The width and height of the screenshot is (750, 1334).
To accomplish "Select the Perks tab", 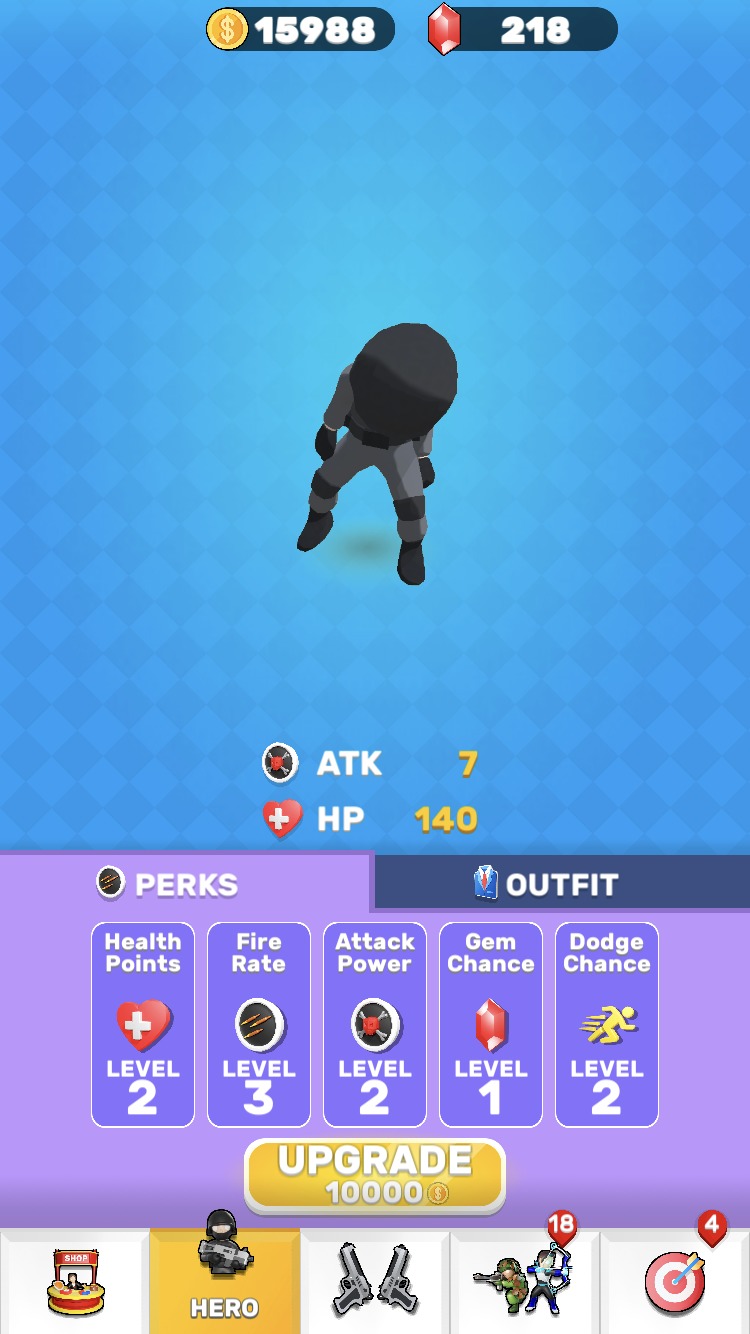I will click(186, 884).
